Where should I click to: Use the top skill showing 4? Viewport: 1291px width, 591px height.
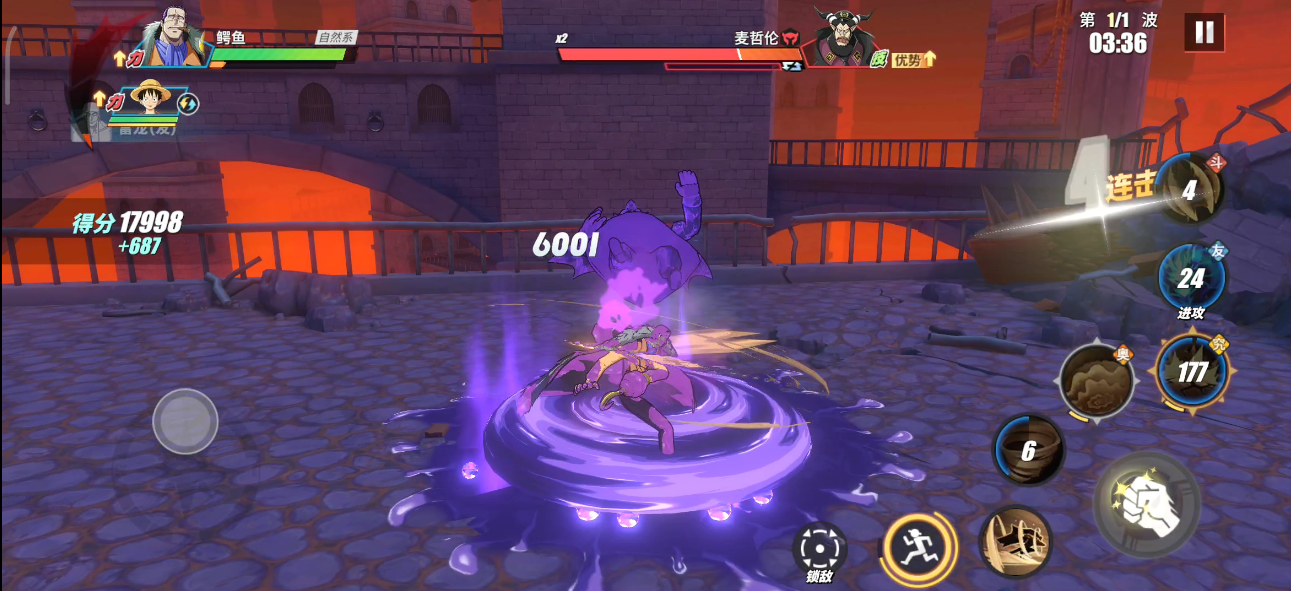click(x=1188, y=190)
